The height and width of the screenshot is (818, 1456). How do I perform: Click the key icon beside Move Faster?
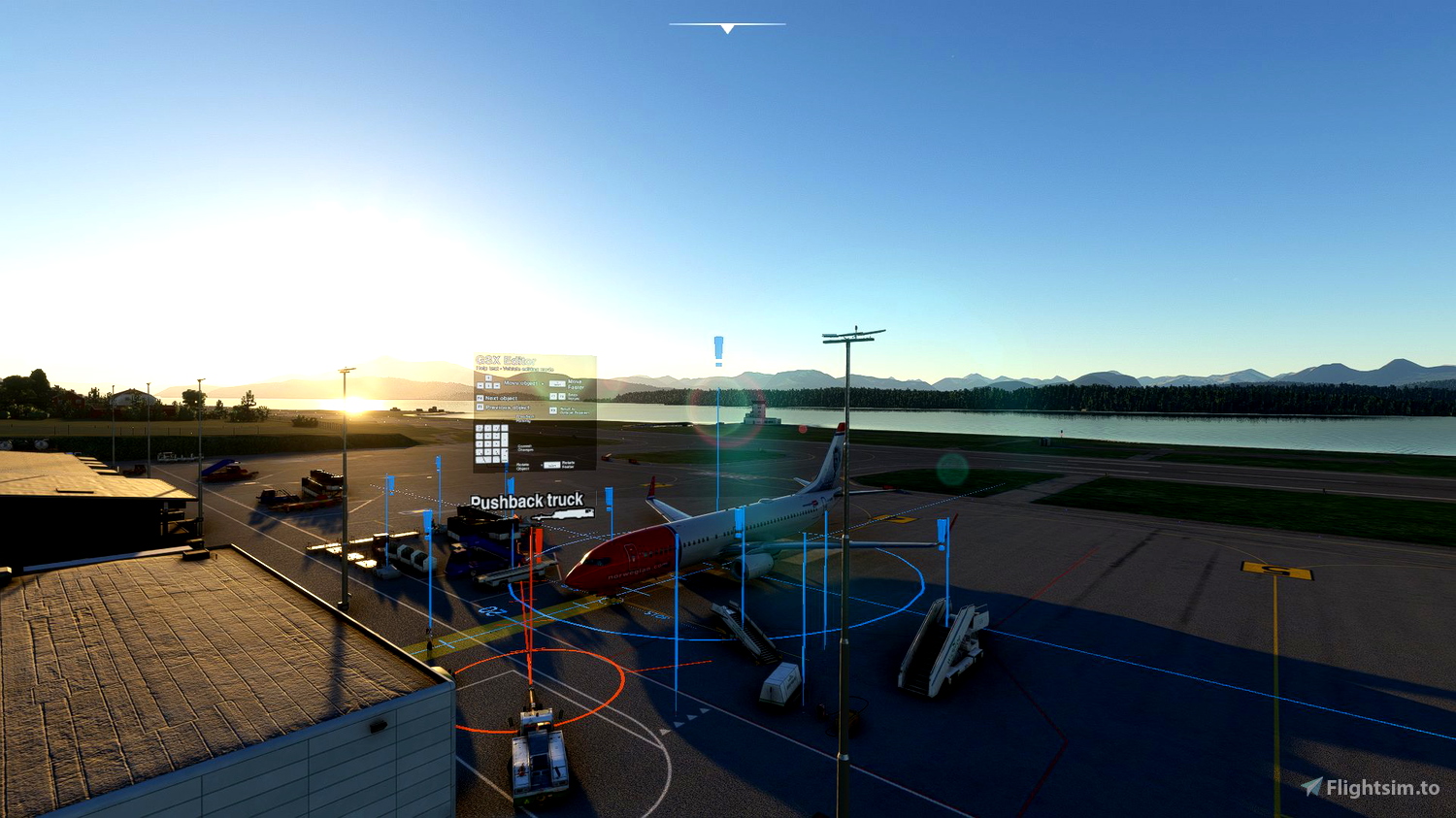pyautogui.click(x=558, y=383)
